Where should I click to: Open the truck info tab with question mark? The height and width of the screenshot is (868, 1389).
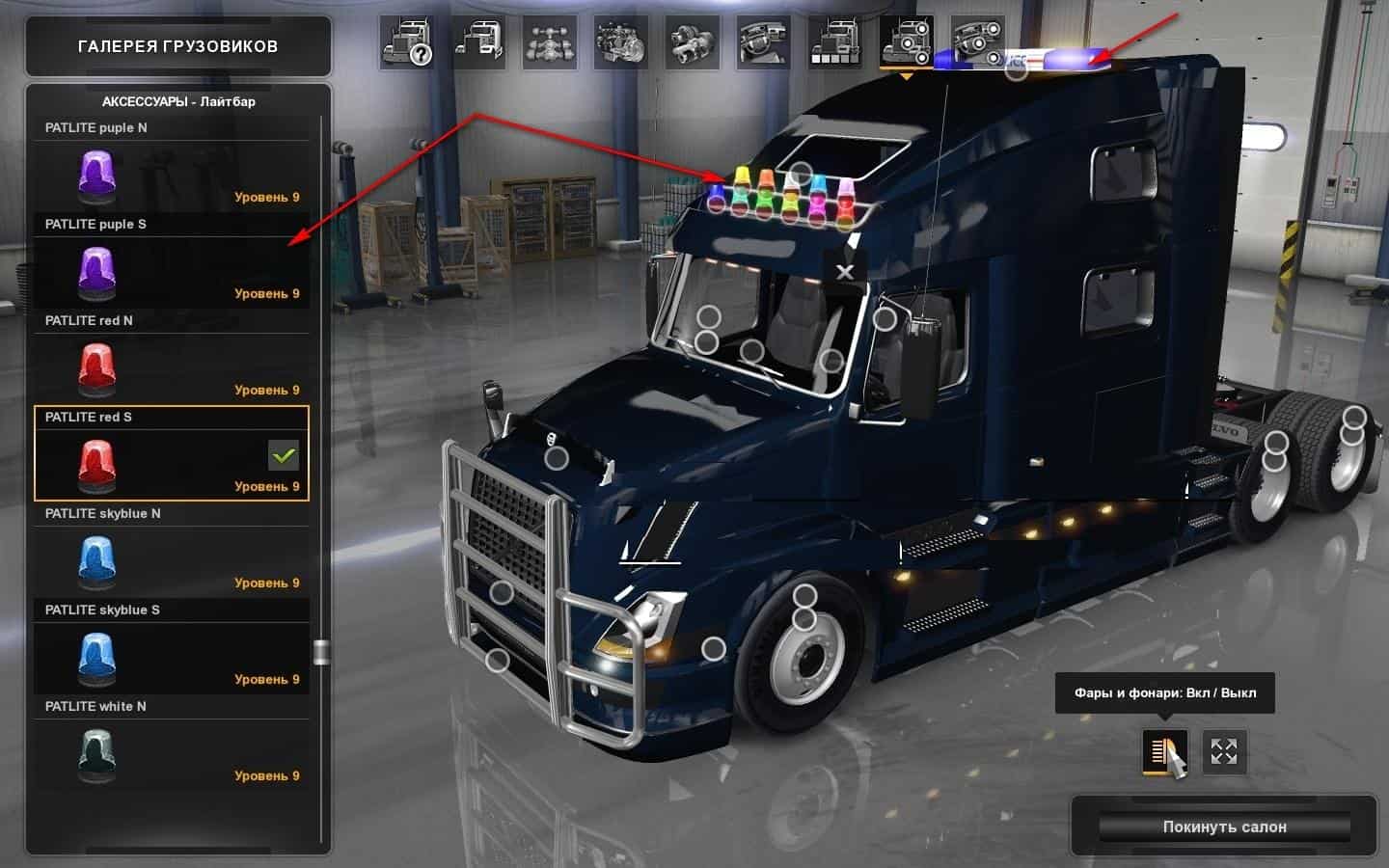point(406,42)
